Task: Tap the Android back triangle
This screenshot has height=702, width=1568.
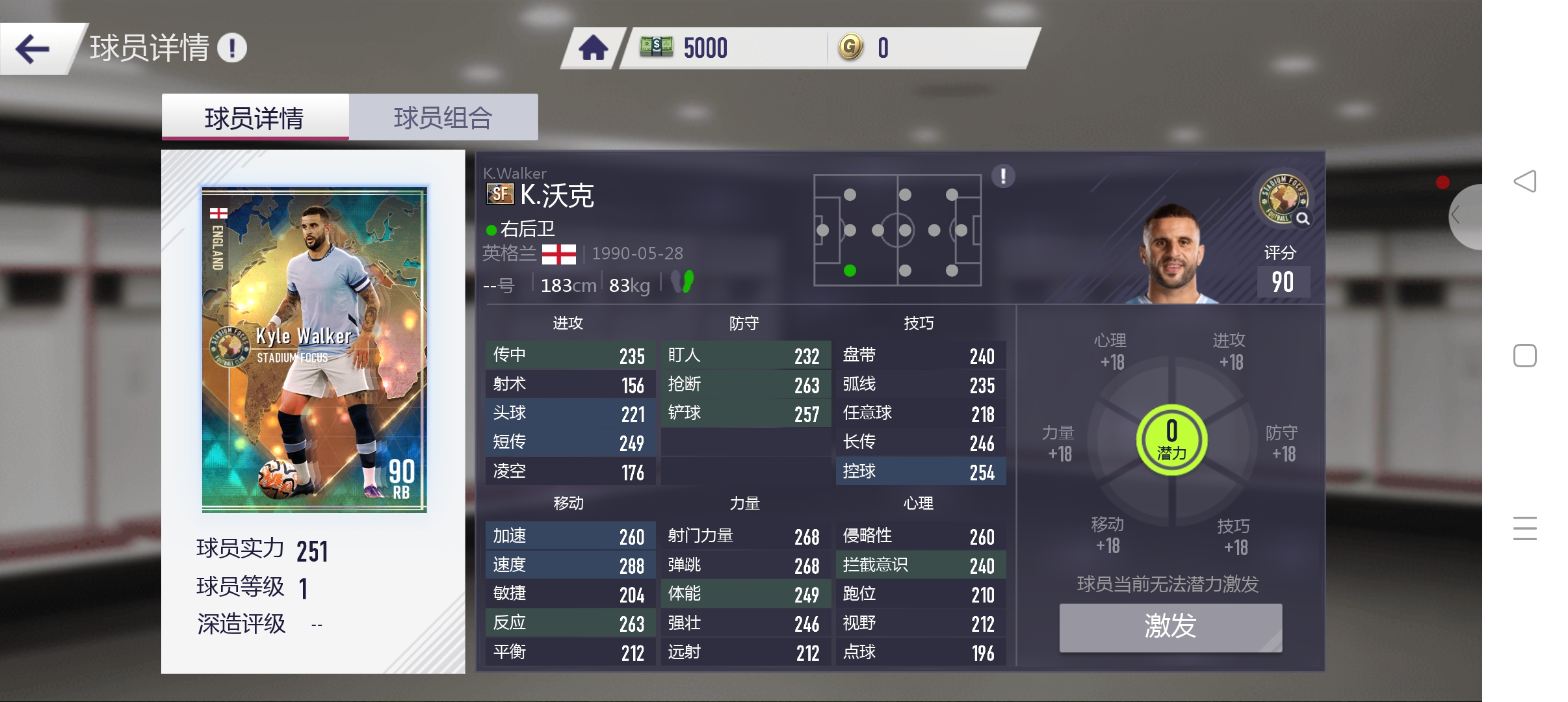Action: point(1524,181)
